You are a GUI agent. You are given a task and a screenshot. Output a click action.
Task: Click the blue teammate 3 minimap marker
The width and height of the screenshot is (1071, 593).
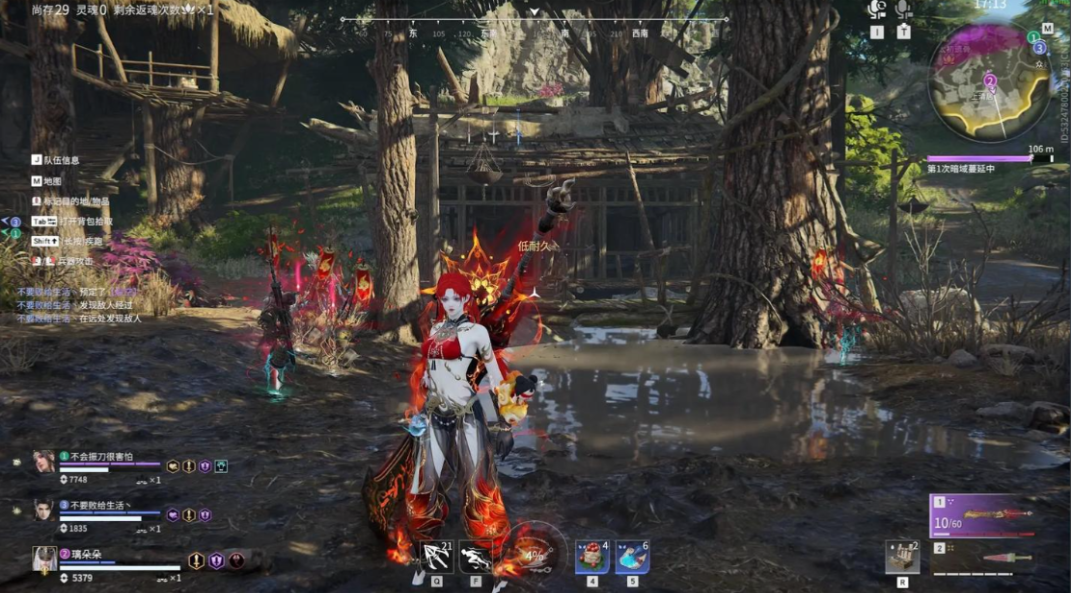(1039, 48)
